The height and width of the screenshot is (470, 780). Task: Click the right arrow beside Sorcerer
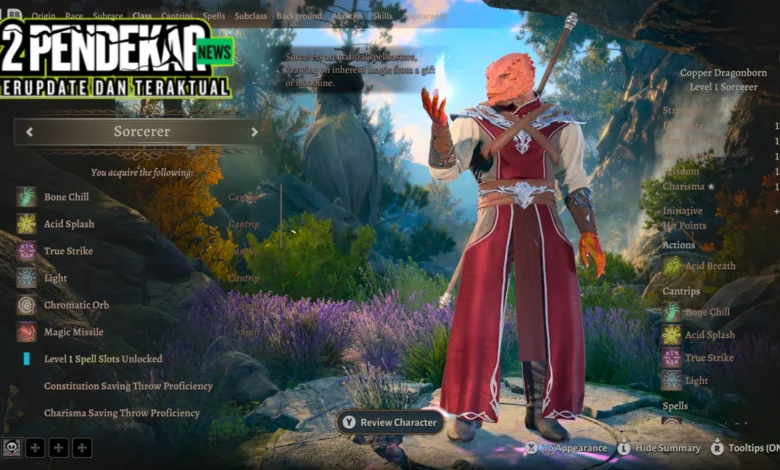[254, 132]
